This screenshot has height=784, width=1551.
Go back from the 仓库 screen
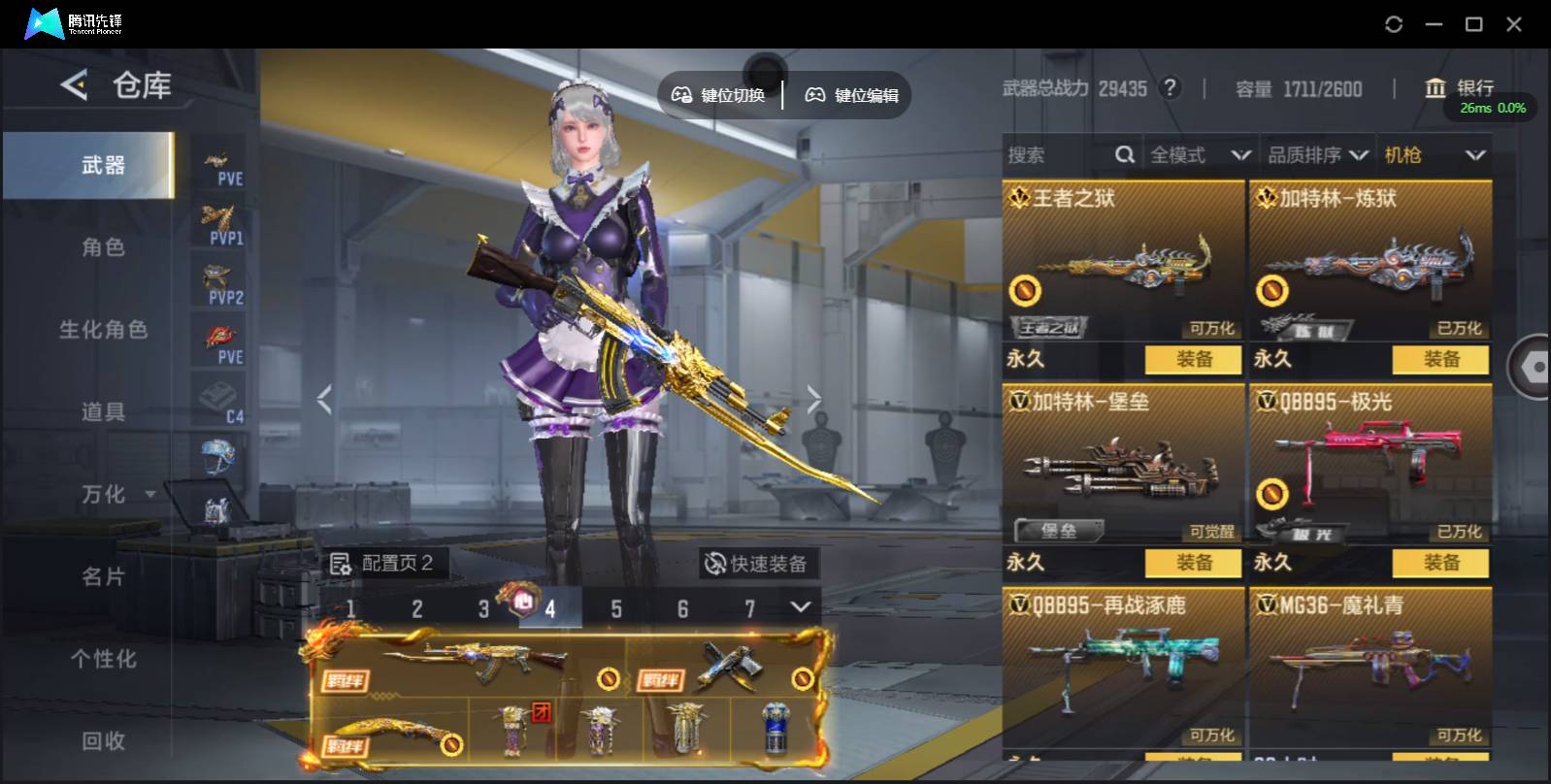[x=74, y=85]
